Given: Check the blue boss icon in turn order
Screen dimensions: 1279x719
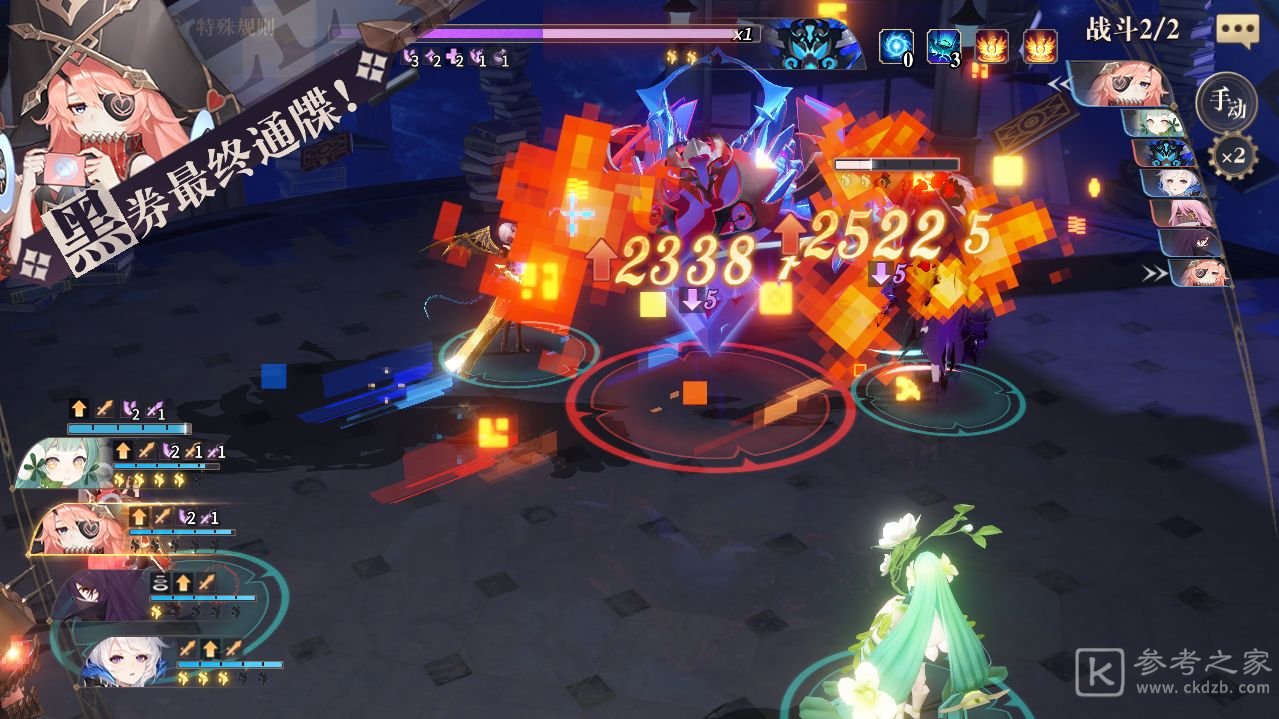Looking at the screenshot, I should pyautogui.click(x=1166, y=151).
